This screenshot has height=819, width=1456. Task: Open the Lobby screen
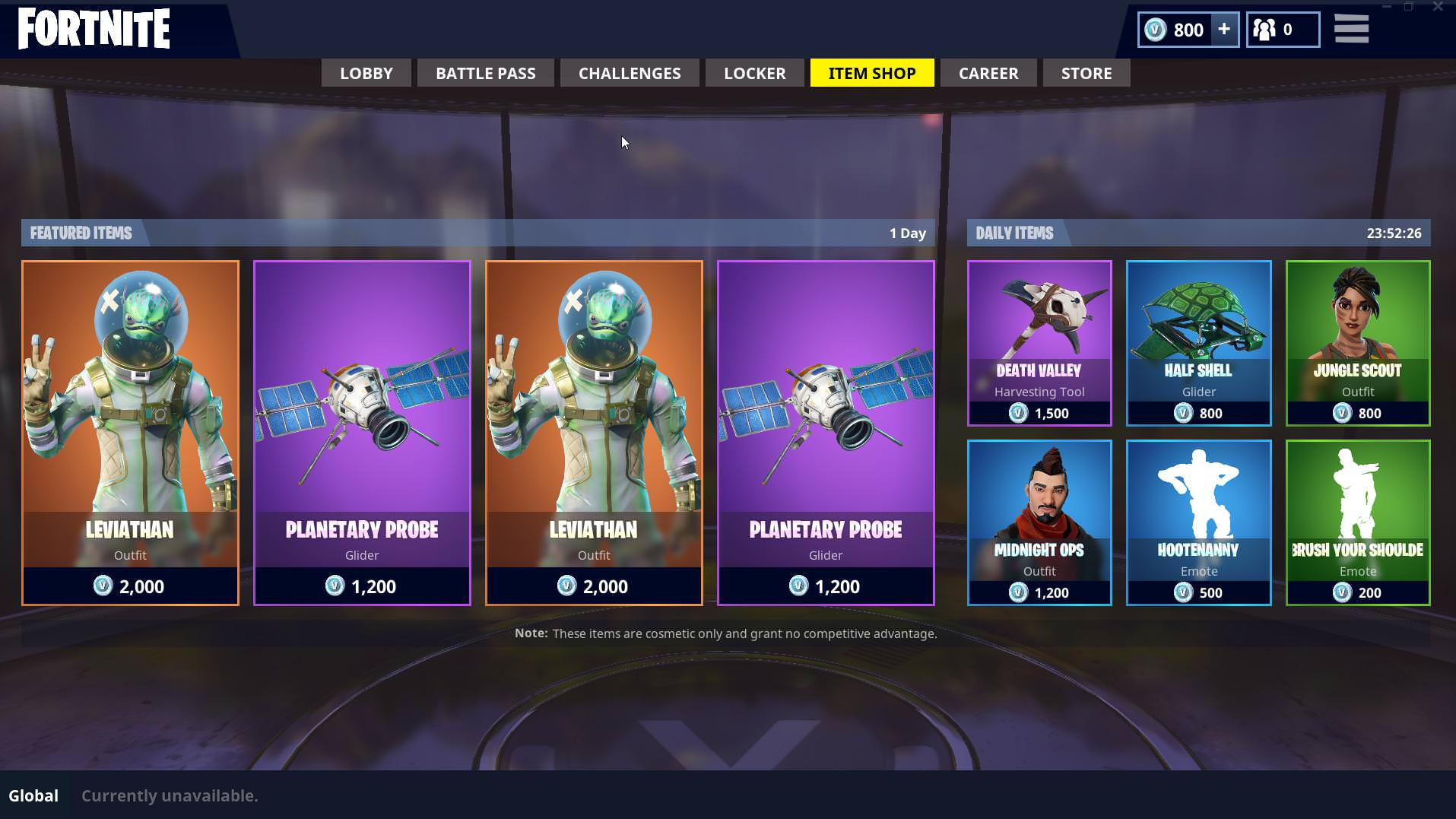(x=366, y=73)
